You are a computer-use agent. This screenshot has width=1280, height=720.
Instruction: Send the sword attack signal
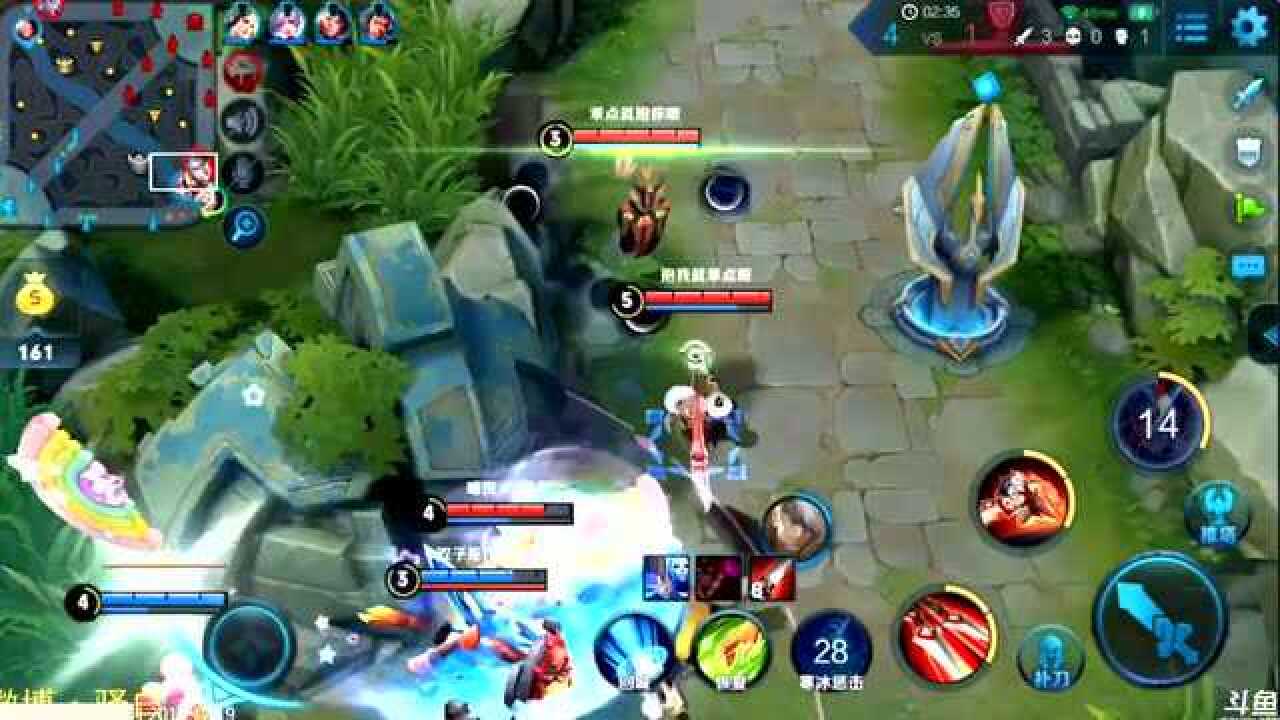click(1248, 95)
